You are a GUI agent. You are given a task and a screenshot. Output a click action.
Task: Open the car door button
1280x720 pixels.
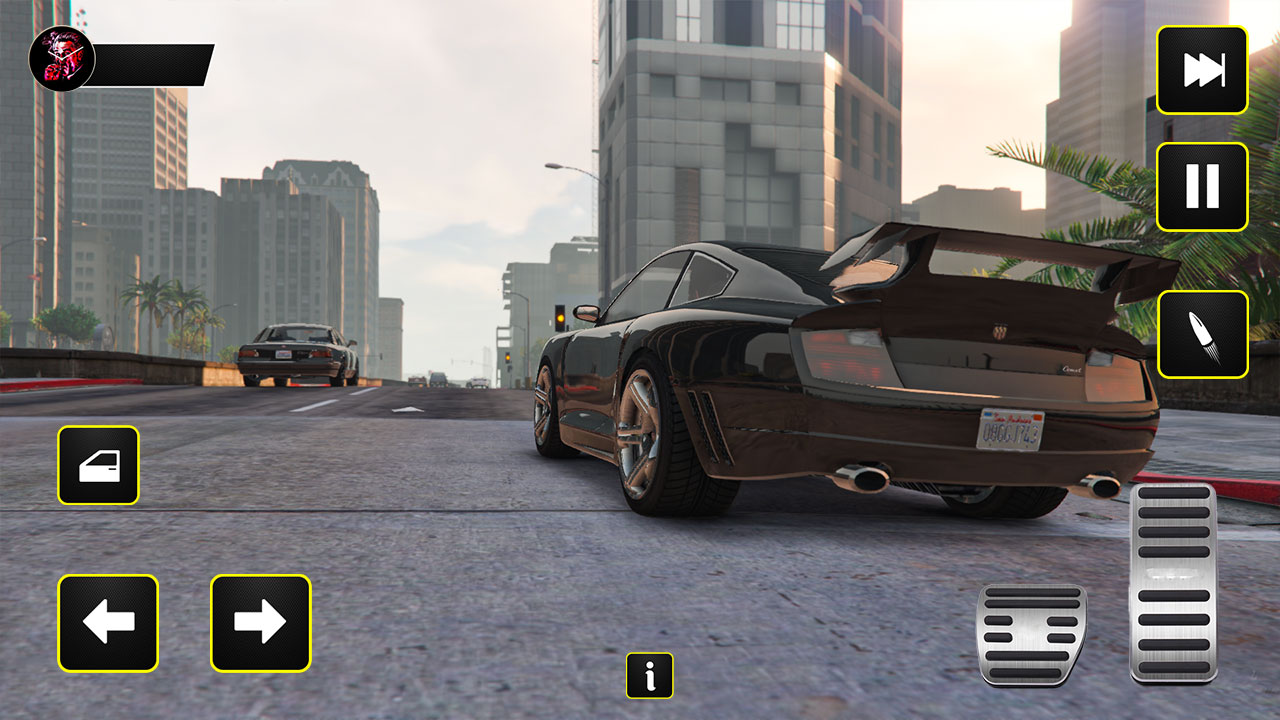point(98,465)
